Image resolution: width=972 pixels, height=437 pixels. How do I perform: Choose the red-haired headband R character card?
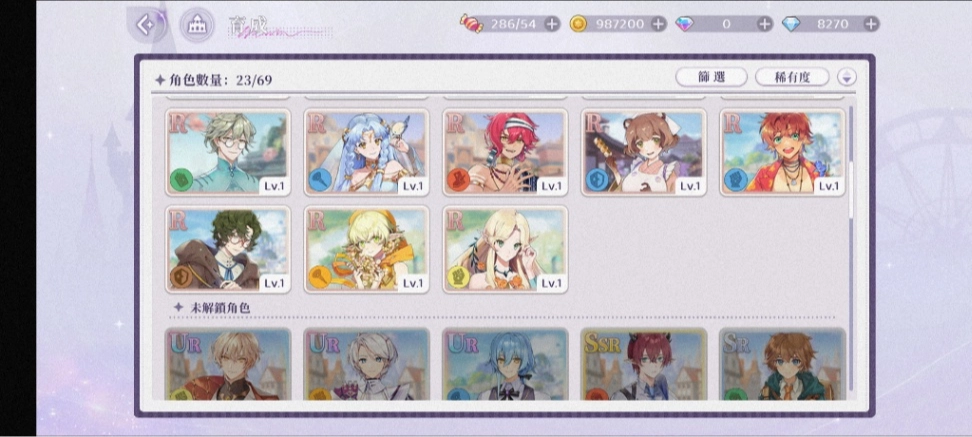[505, 152]
